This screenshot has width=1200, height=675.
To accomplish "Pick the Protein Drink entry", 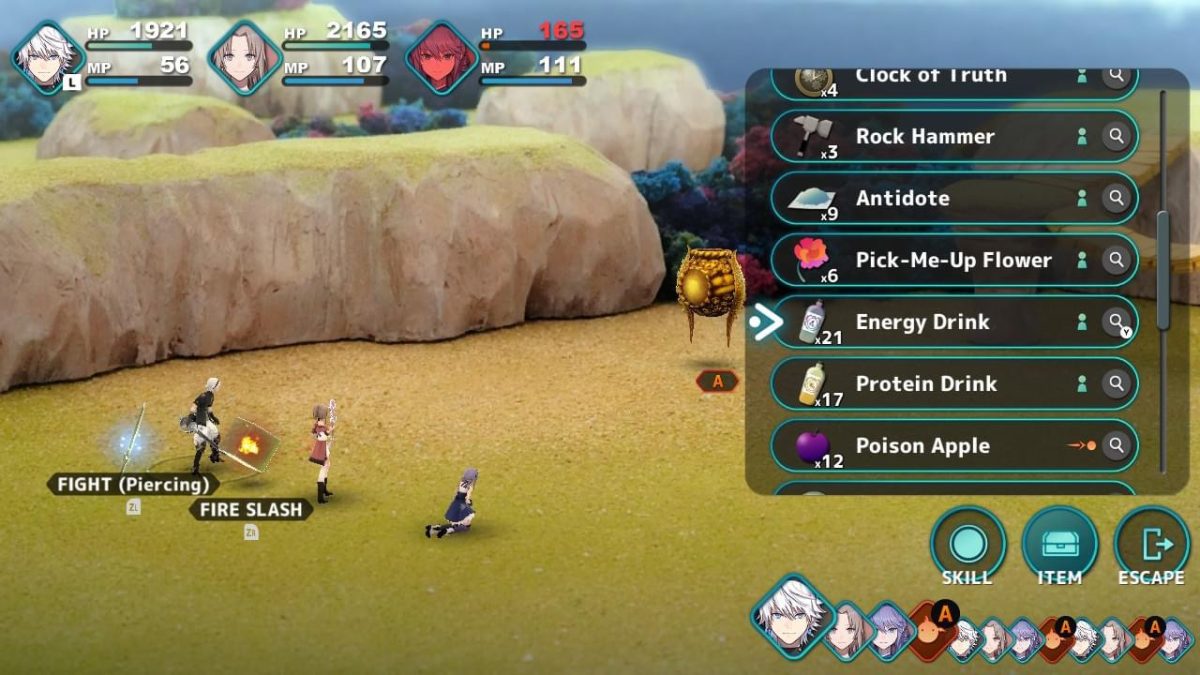I will click(x=926, y=384).
